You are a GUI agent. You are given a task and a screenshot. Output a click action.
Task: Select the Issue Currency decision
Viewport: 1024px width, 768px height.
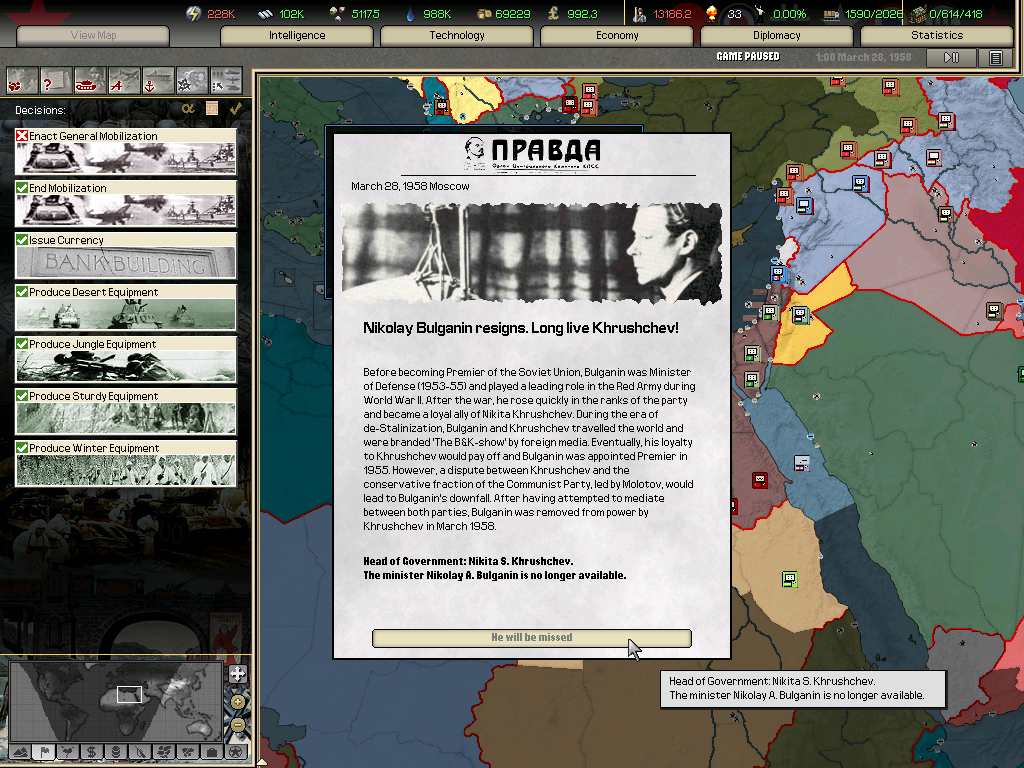point(126,256)
